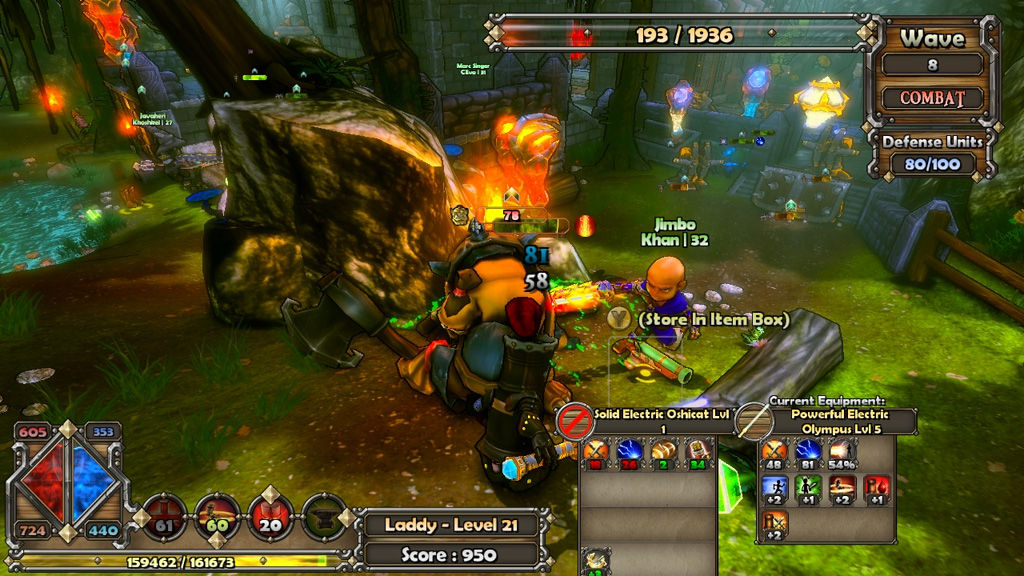This screenshot has width=1024, height=576.
Task: Inspect the Olympus crossed-swords stat showing 48
Action: point(775,454)
